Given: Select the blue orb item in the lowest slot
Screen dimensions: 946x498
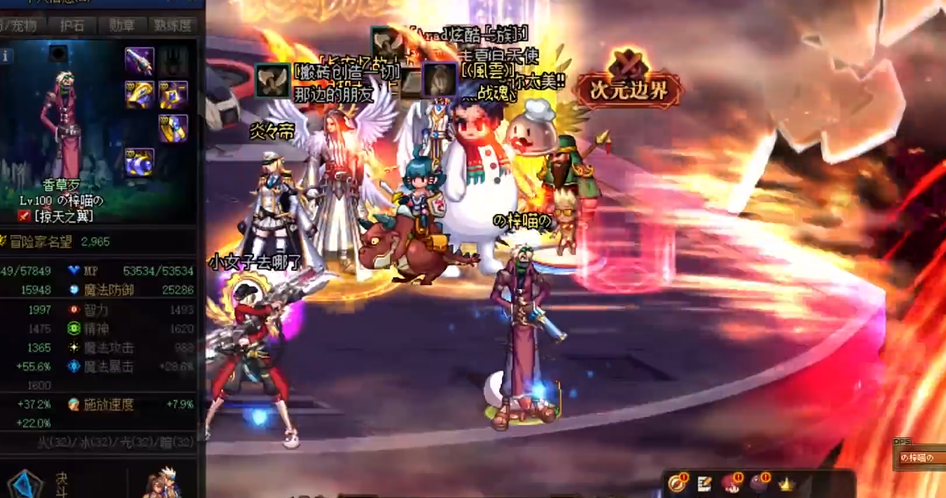Looking at the screenshot, I should [139, 161].
